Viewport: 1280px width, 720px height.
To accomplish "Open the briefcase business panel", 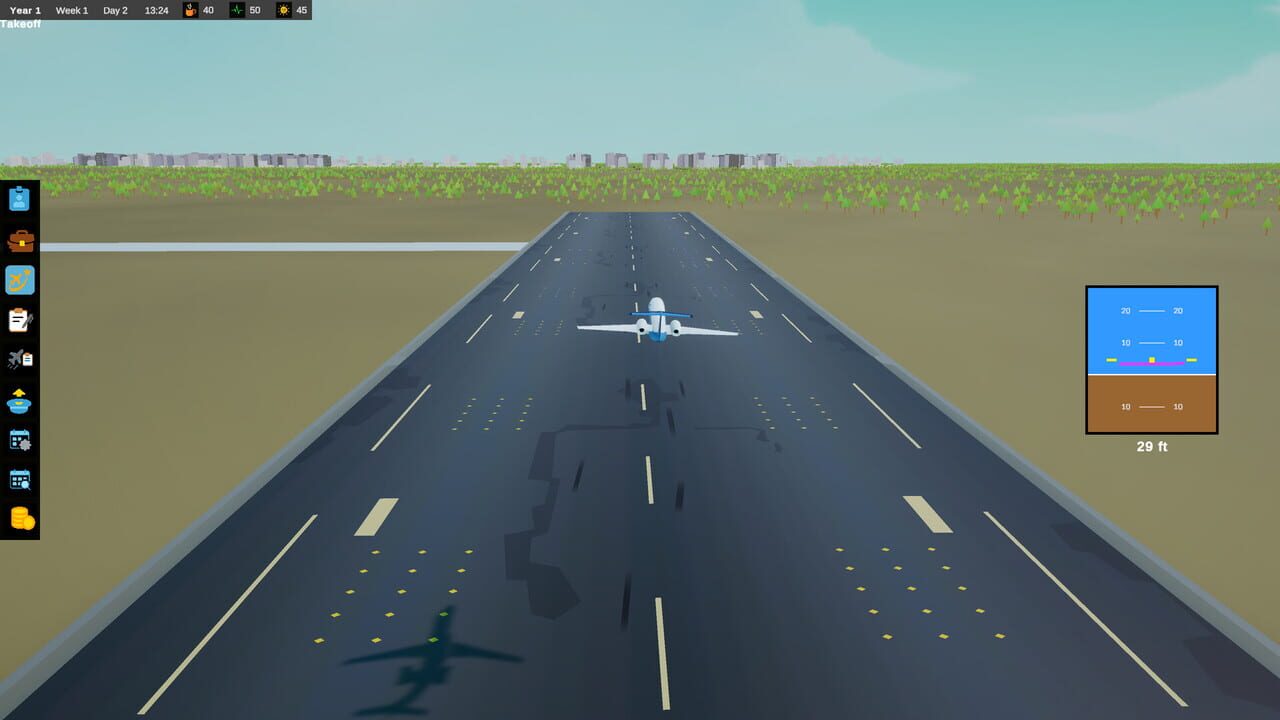I will coord(20,239).
